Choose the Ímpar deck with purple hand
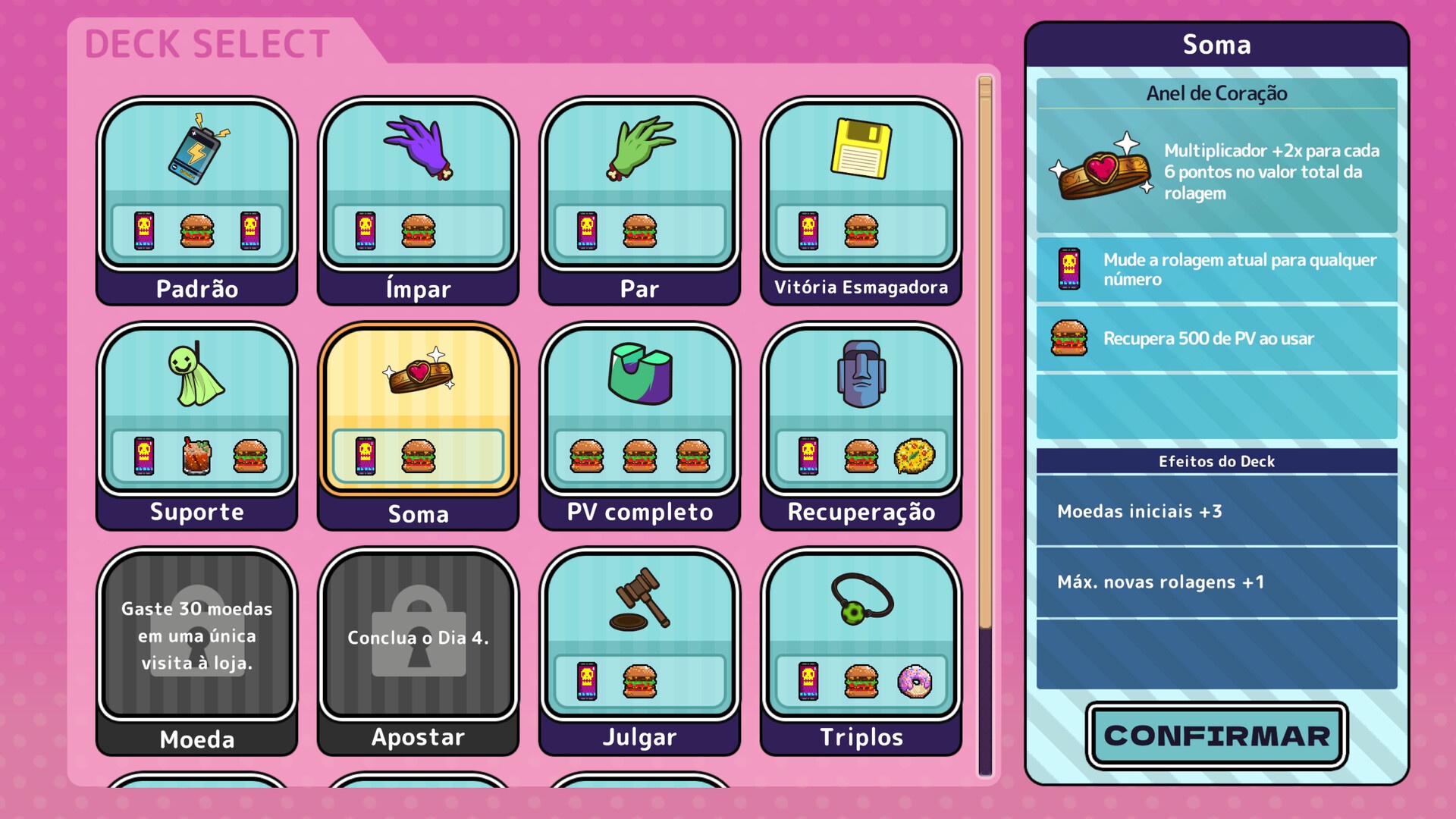Viewport: 1456px width, 819px height. (x=419, y=201)
